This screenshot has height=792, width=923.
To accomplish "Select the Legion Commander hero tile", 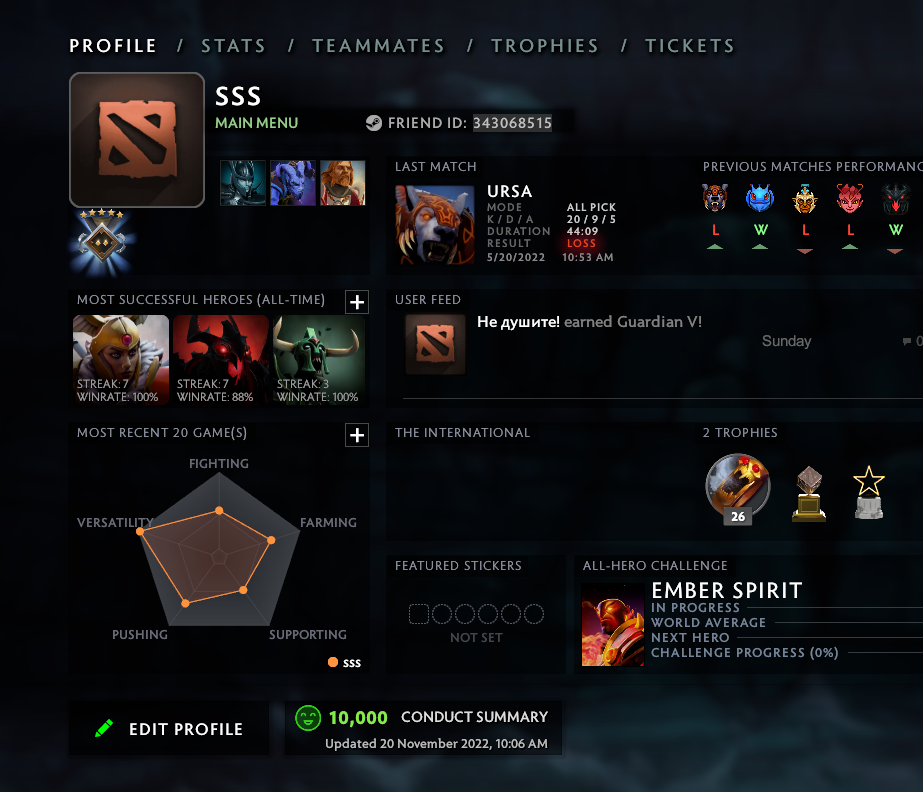I will (x=121, y=360).
